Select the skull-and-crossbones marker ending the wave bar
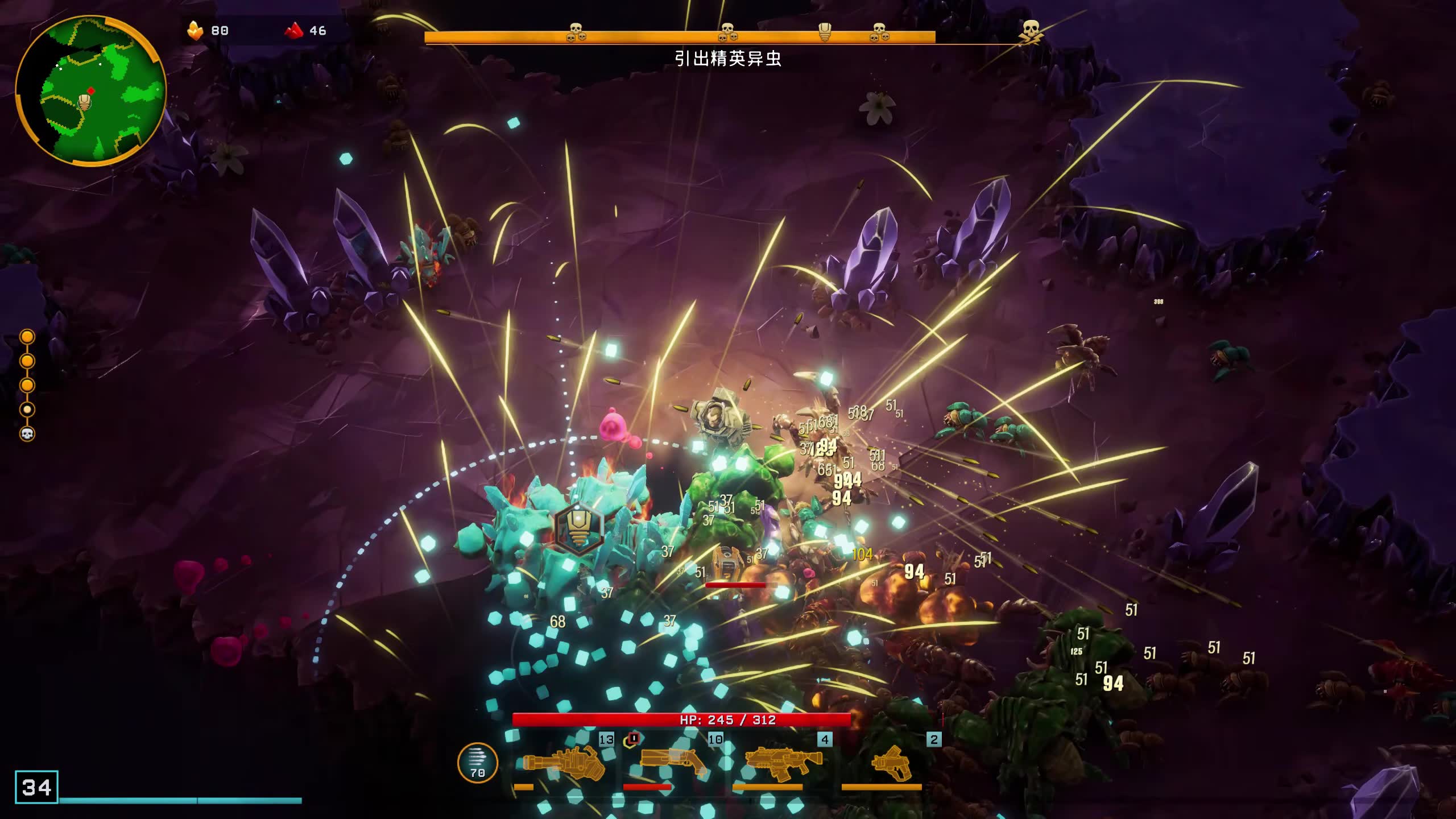This screenshot has width=1456, height=819. coord(1031,31)
